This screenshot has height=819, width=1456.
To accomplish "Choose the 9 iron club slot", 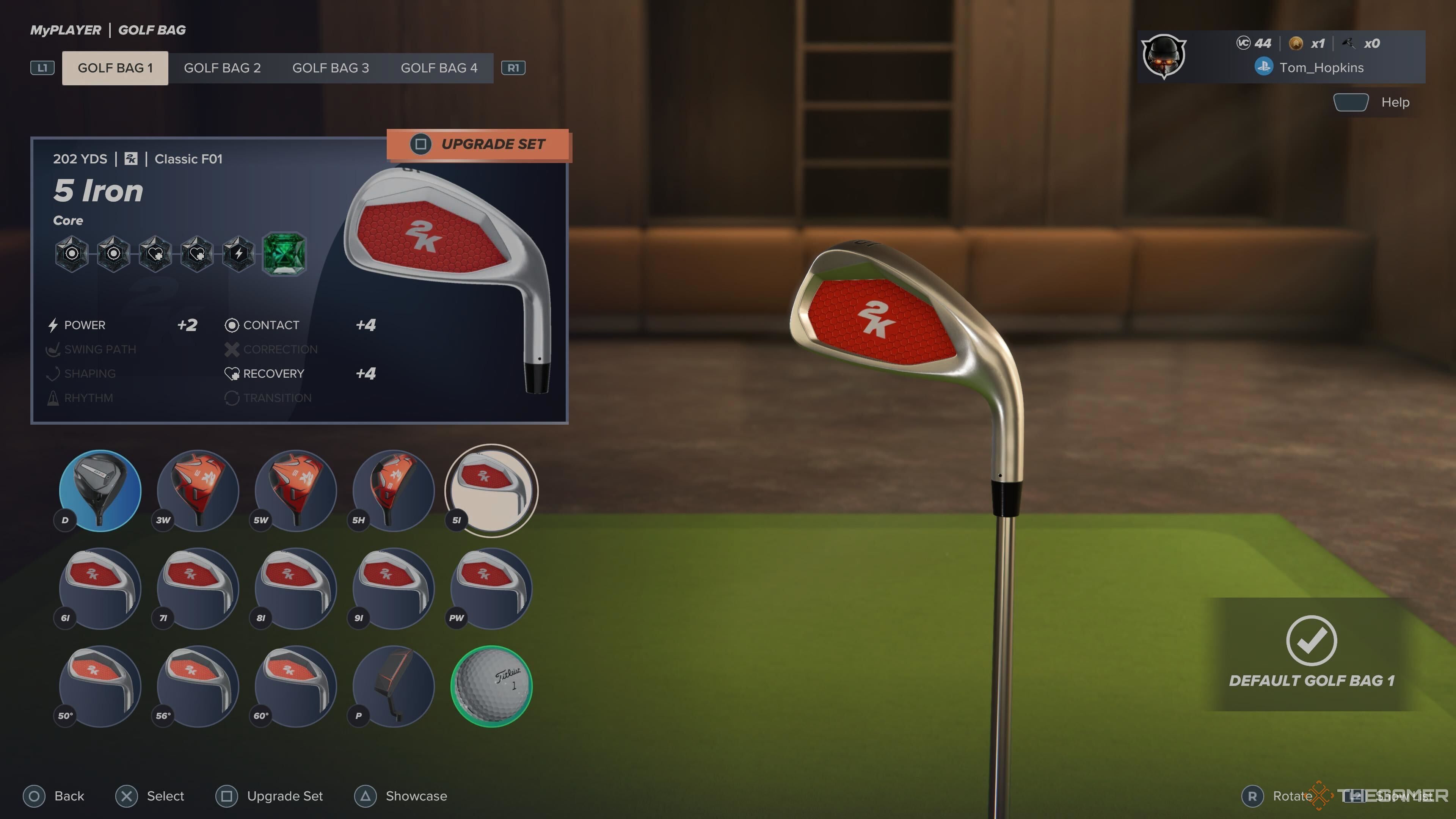I will 394,588.
